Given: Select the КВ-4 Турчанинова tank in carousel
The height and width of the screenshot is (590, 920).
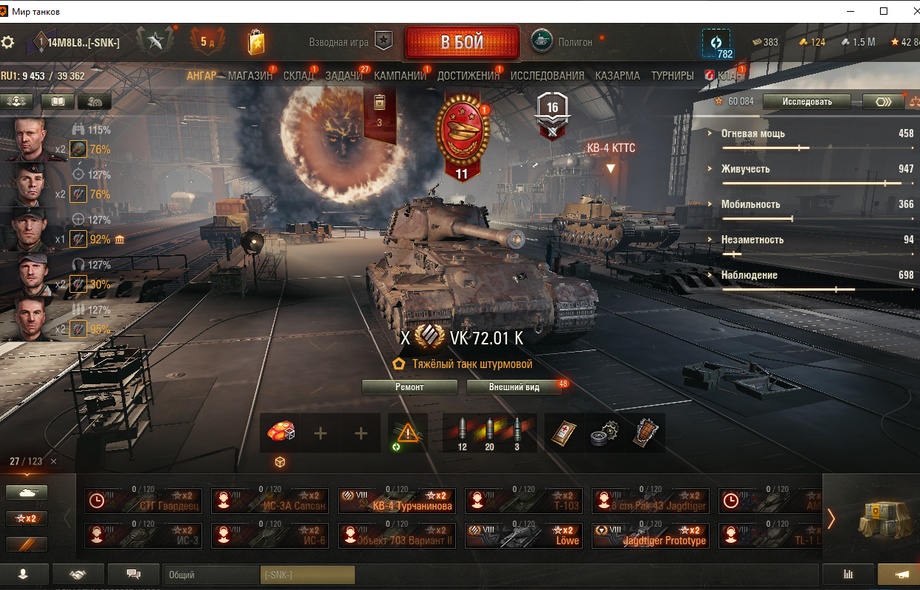Looking at the screenshot, I should (x=398, y=500).
